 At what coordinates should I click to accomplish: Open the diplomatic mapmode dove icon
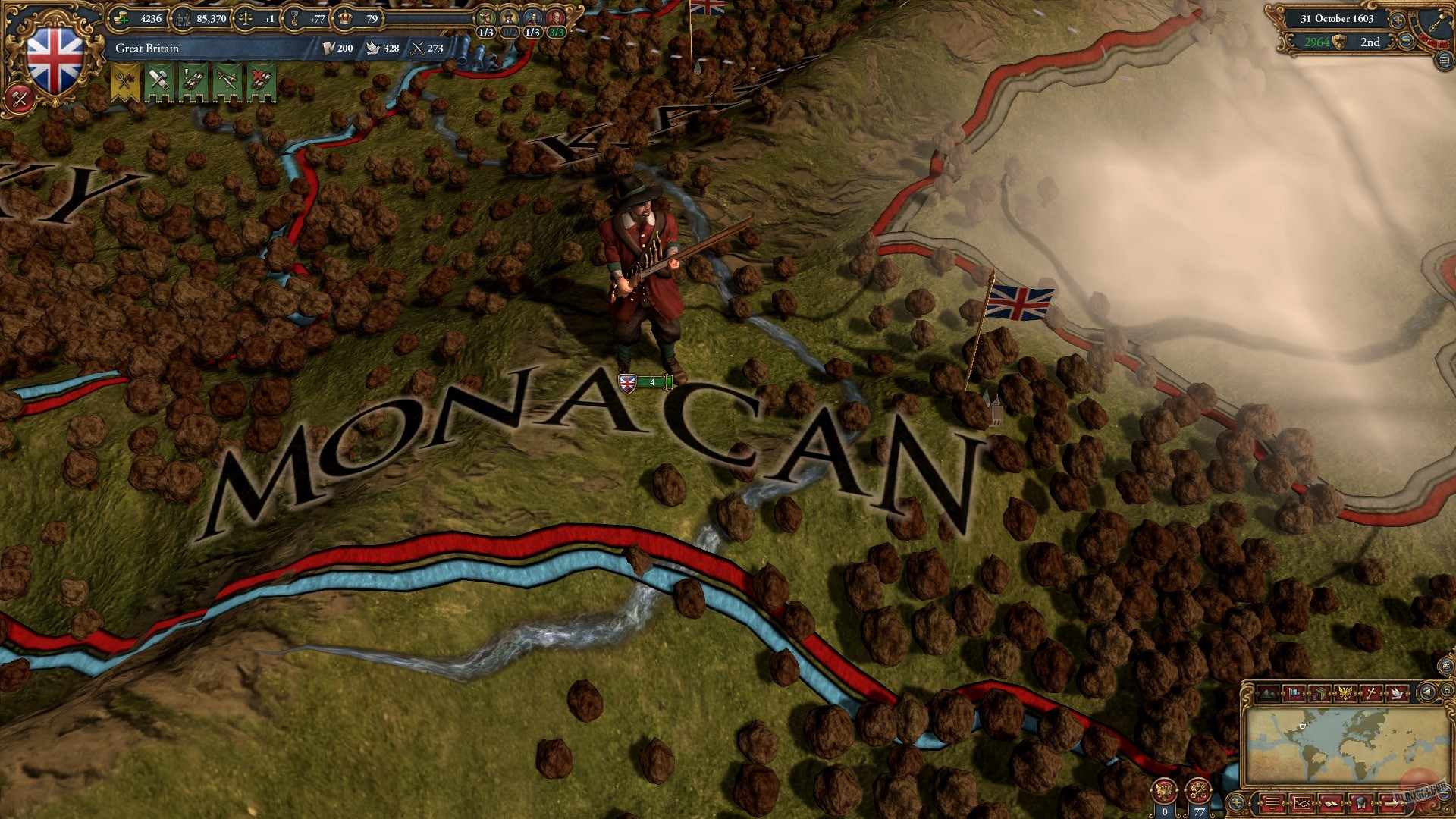tap(1398, 692)
